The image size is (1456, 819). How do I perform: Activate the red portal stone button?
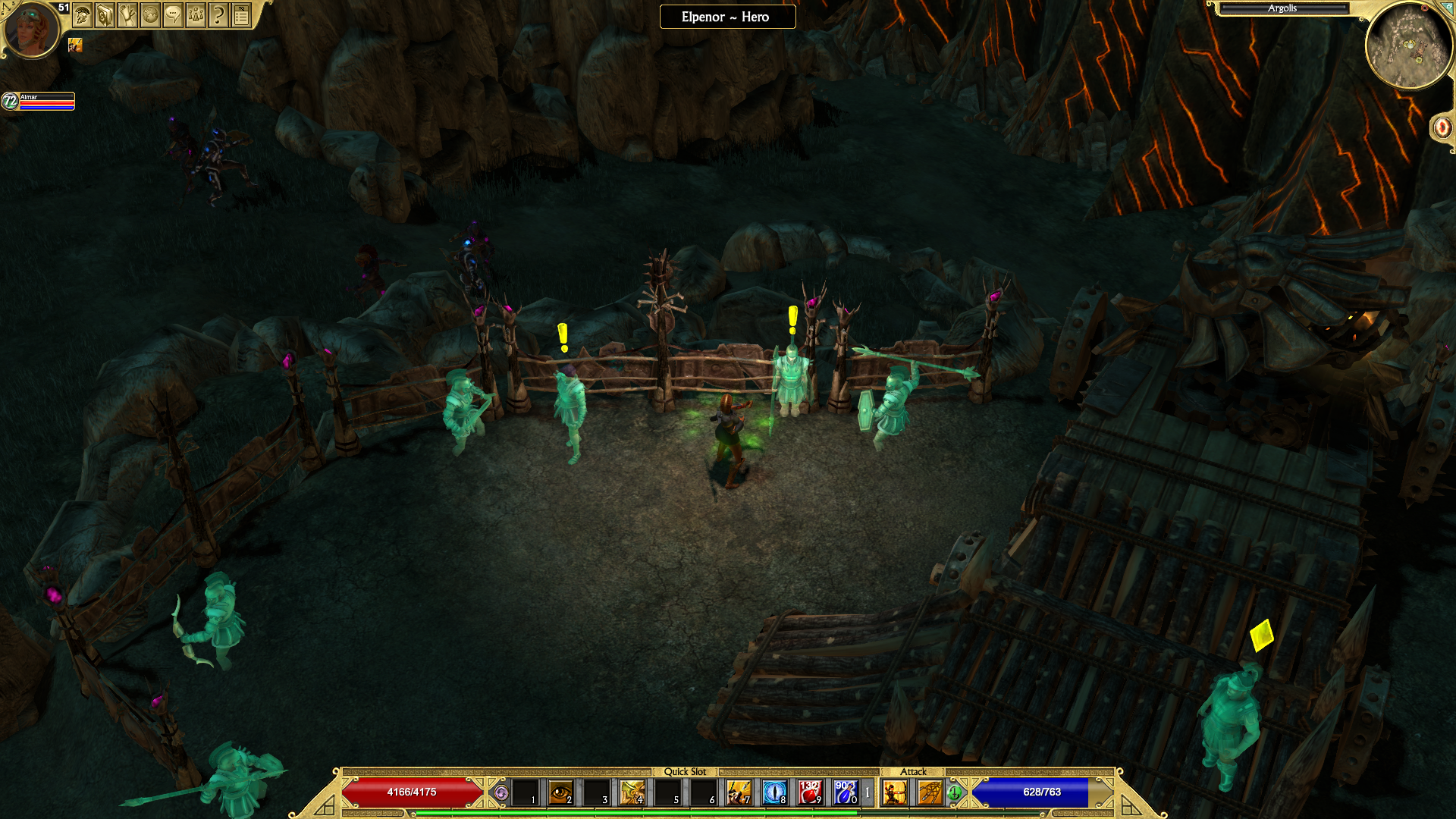[x=1442, y=127]
